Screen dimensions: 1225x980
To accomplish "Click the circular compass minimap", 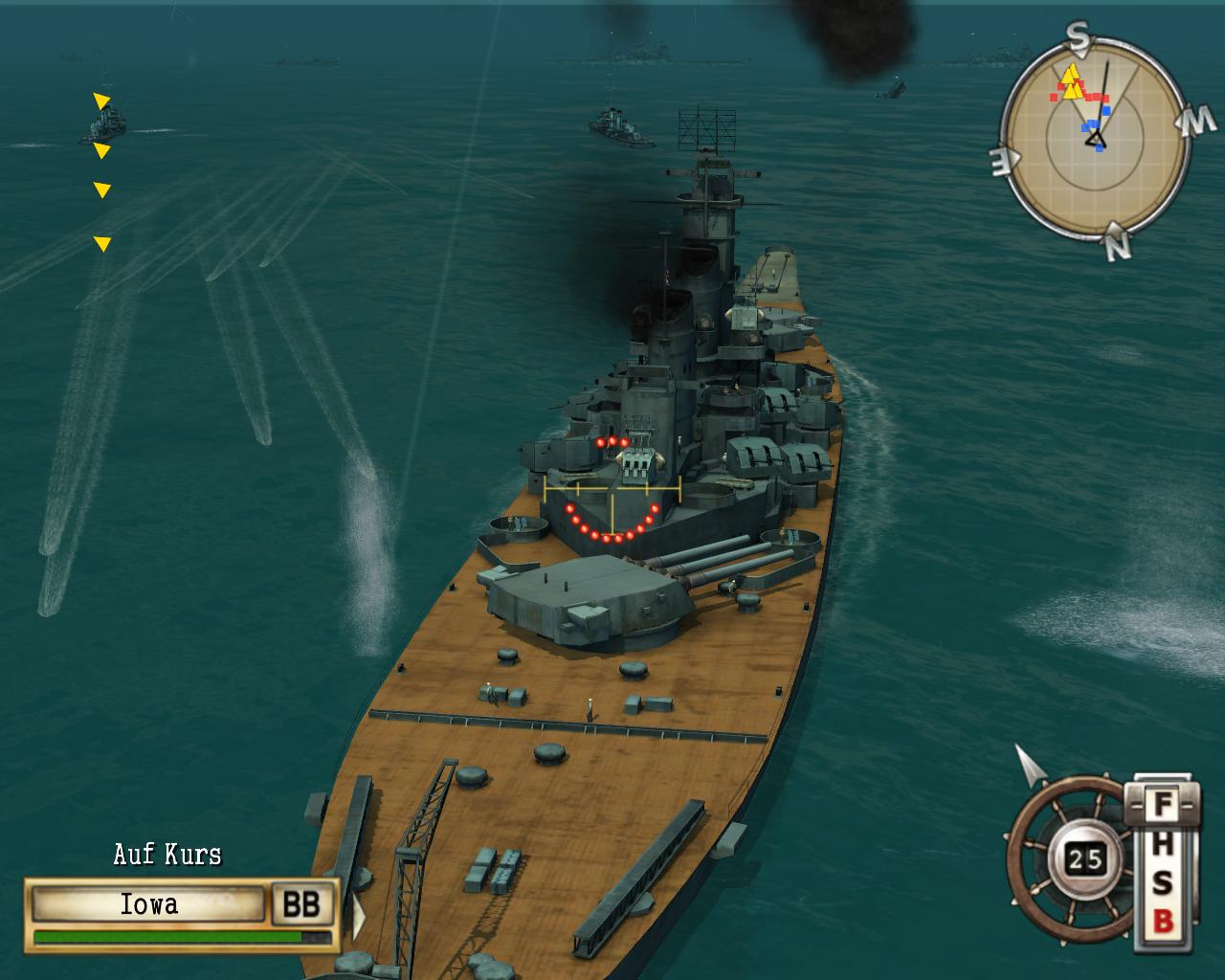I will 1094,141.
